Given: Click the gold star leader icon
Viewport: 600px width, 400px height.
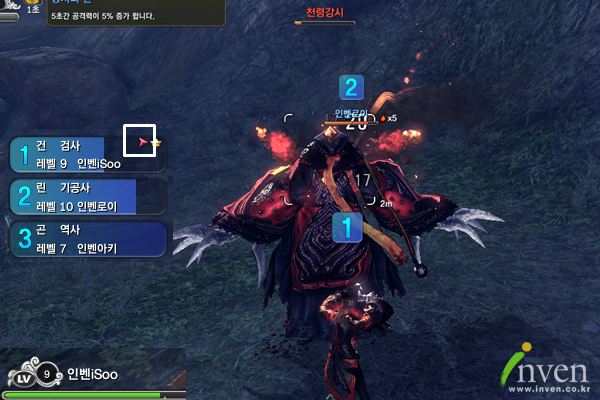Looking at the screenshot, I should 156,144.
